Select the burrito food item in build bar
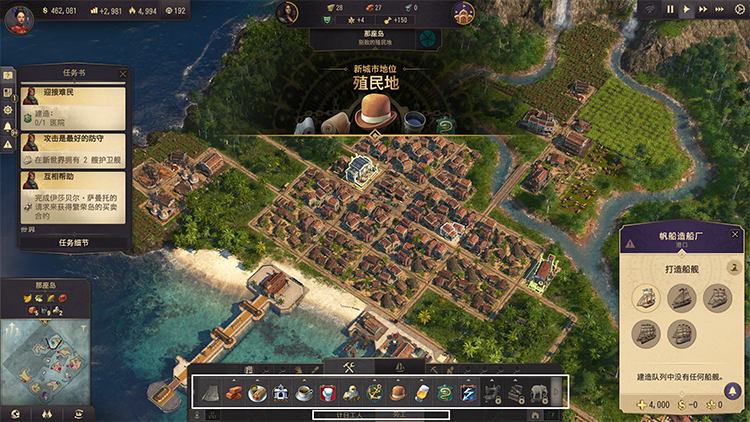This screenshot has height=422, width=750. tap(254, 392)
